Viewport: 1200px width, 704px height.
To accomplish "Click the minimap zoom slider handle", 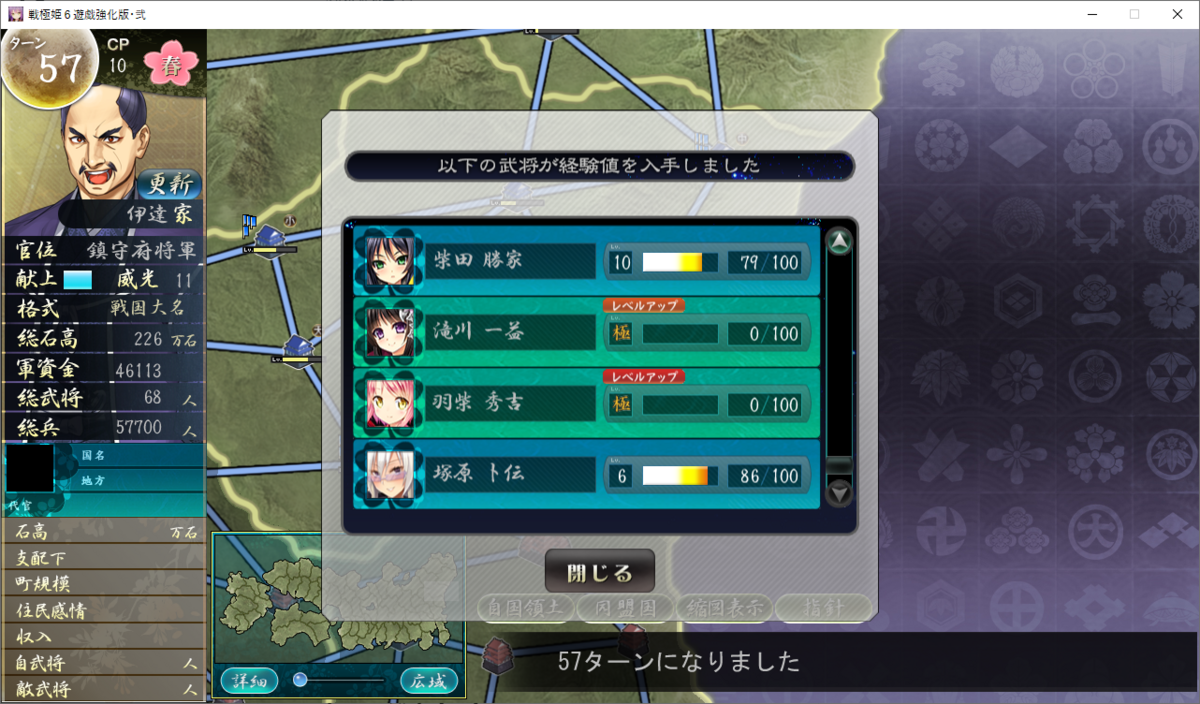I will click(x=300, y=680).
